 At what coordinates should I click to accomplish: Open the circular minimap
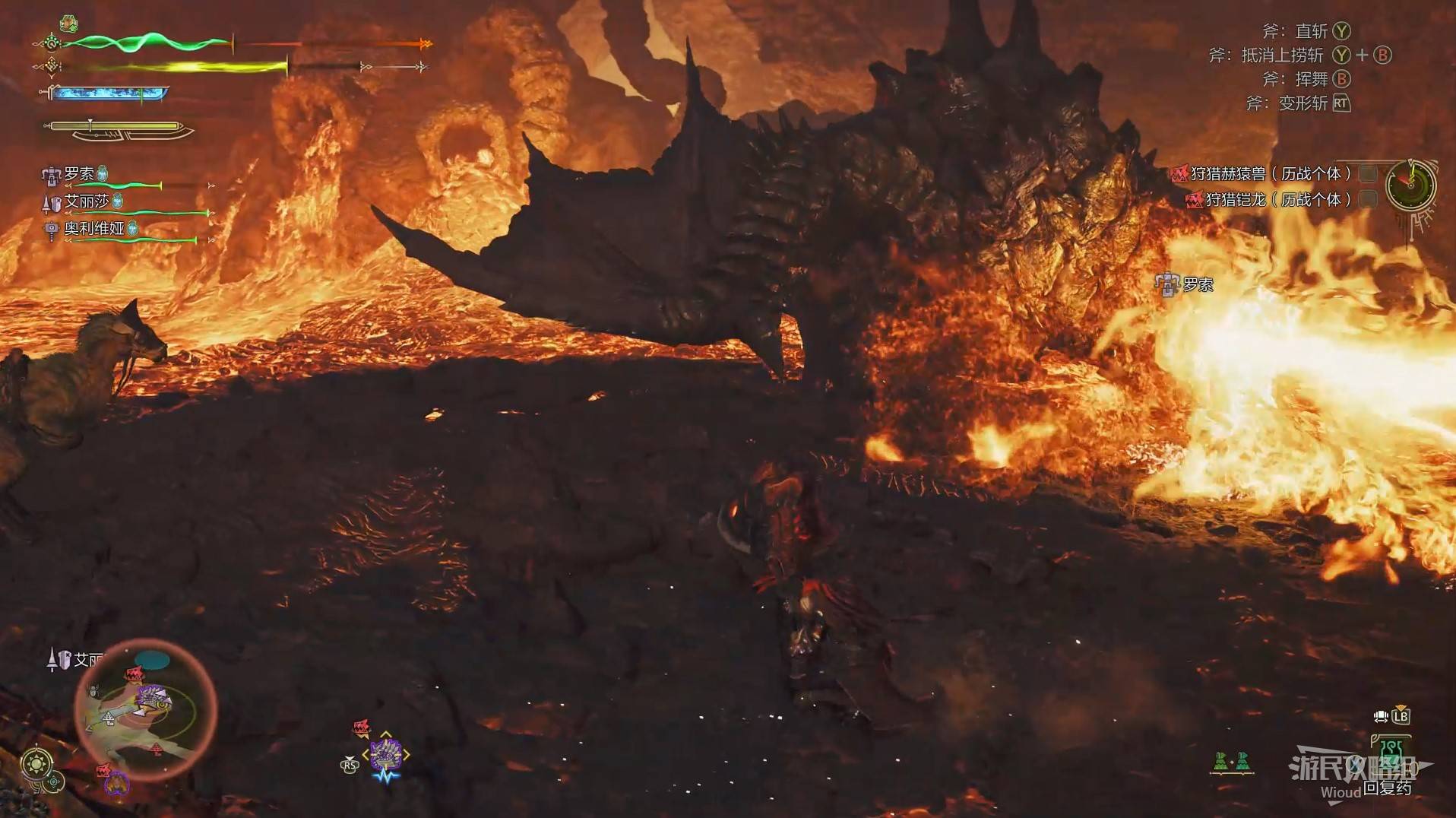click(146, 709)
